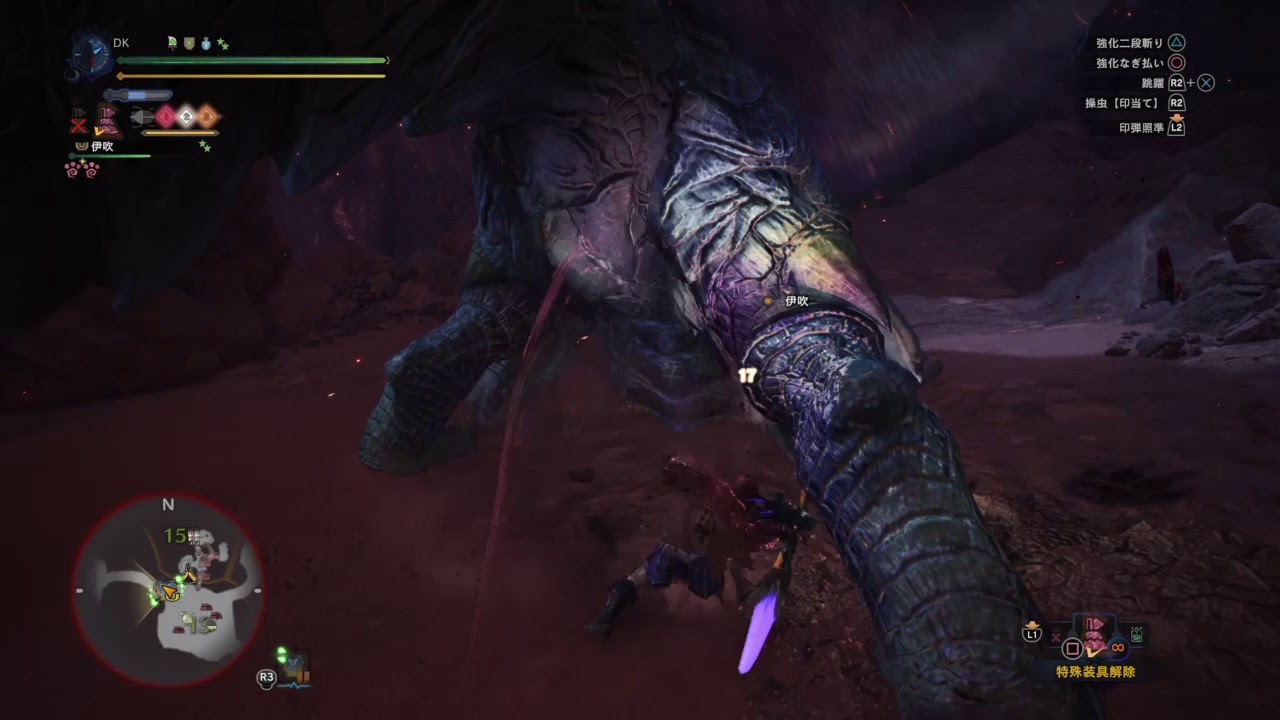Select the orange kinsect extract diamond

tap(206, 117)
